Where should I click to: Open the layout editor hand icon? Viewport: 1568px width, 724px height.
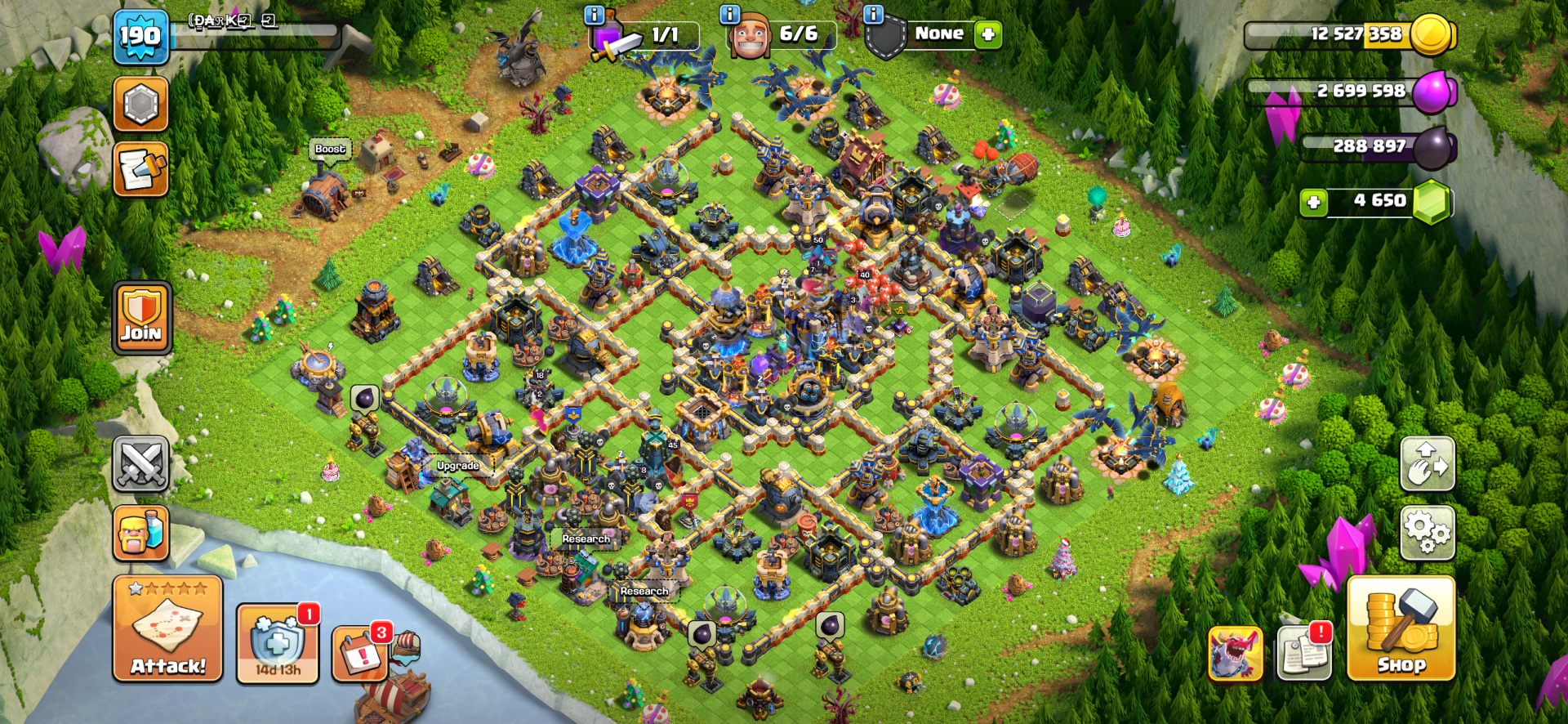[x=1428, y=464]
